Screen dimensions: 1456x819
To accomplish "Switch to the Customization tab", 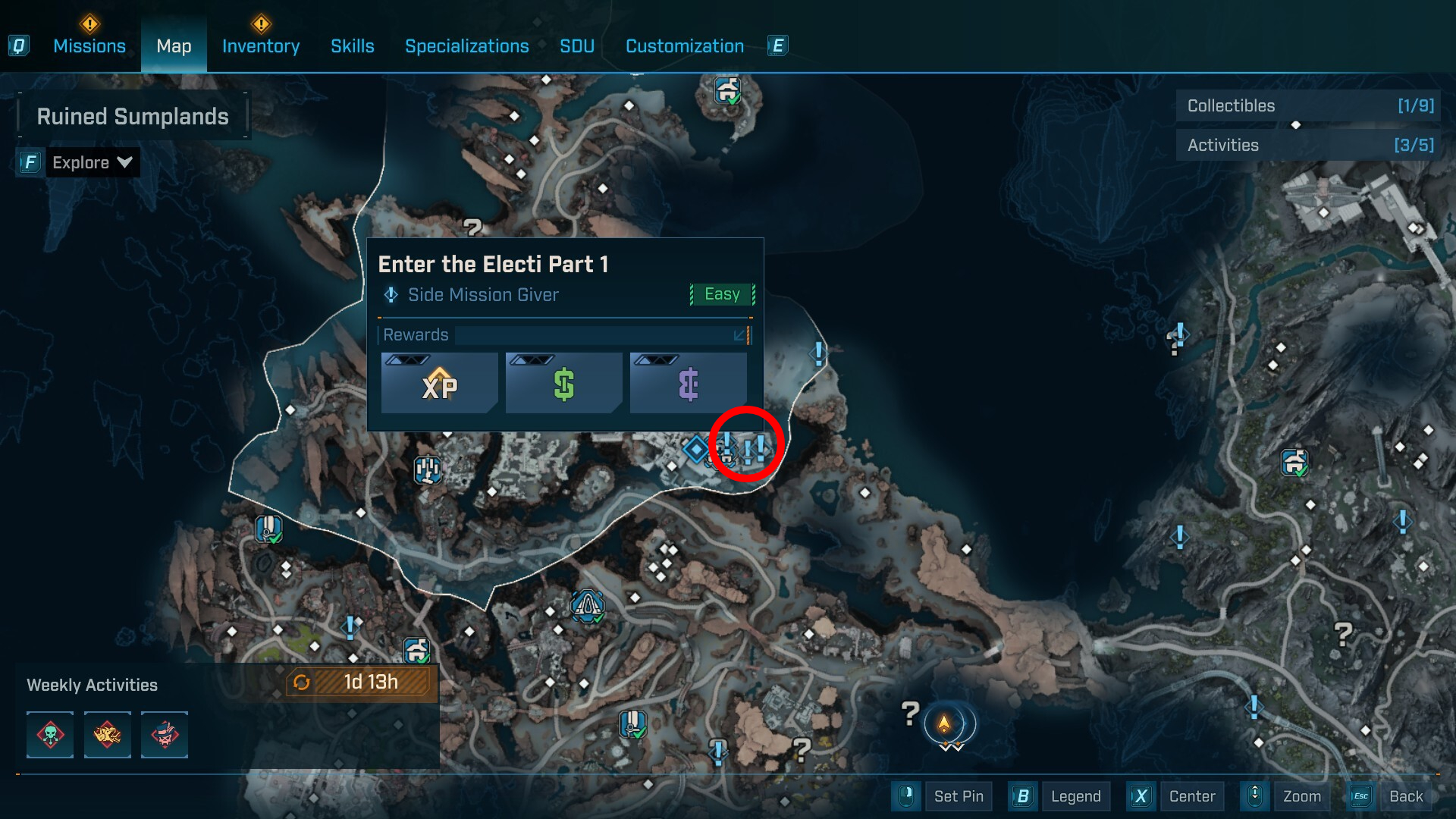I will pos(685,46).
